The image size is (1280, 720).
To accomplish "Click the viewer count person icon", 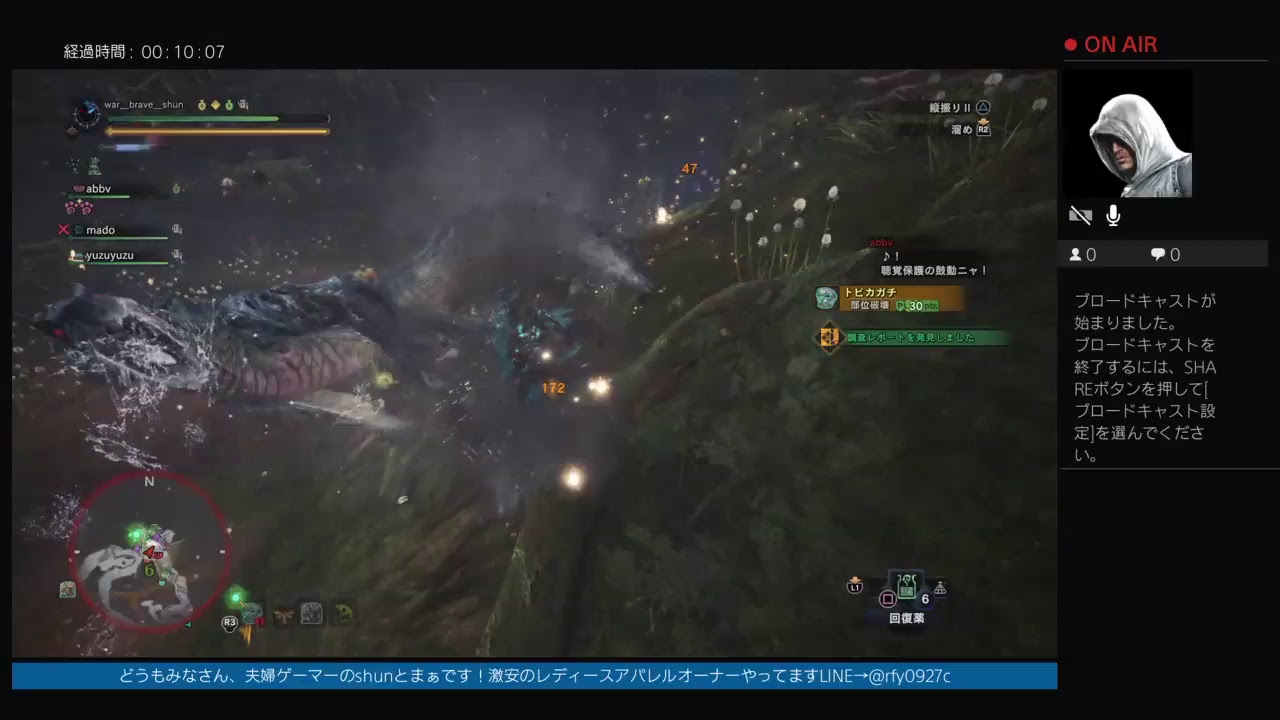I will (1077, 254).
